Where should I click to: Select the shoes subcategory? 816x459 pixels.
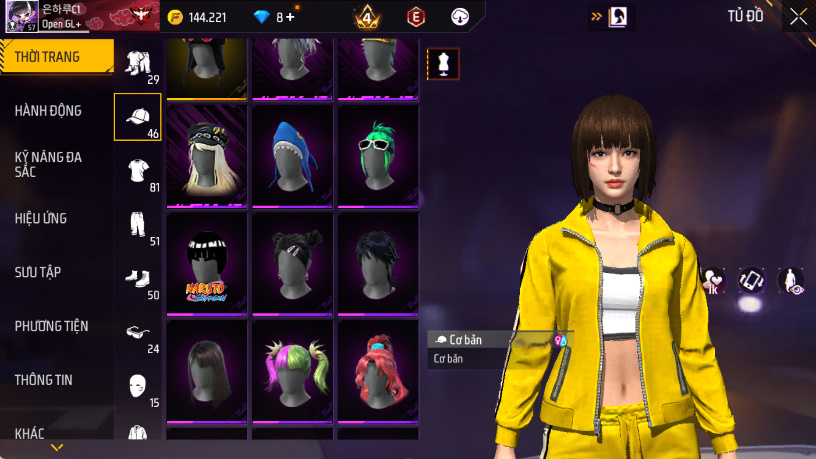(138, 279)
